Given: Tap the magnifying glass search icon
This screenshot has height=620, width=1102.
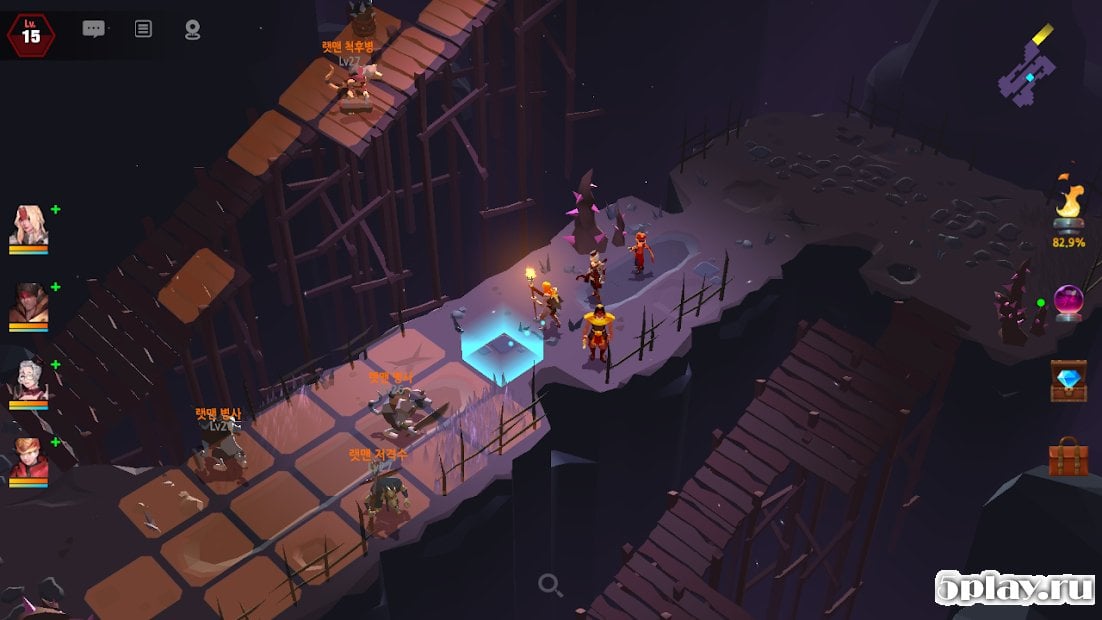Looking at the screenshot, I should point(550,585).
